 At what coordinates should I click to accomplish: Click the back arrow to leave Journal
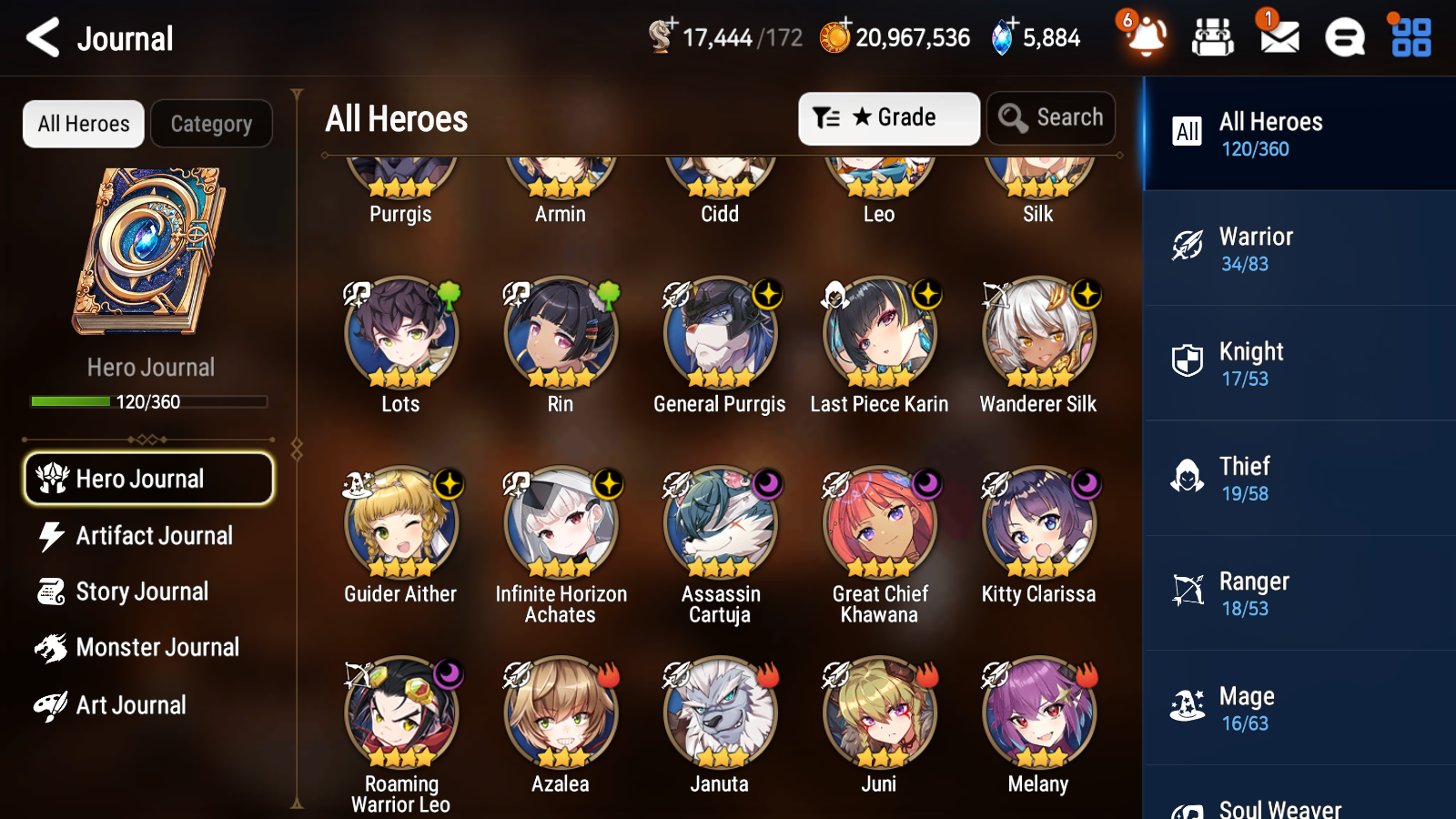40,38
